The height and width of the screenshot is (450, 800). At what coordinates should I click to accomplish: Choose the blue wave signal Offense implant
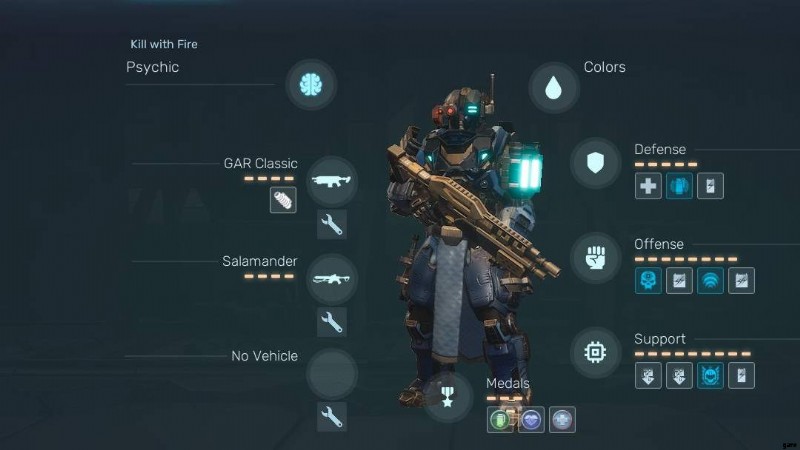click(710, 281)
